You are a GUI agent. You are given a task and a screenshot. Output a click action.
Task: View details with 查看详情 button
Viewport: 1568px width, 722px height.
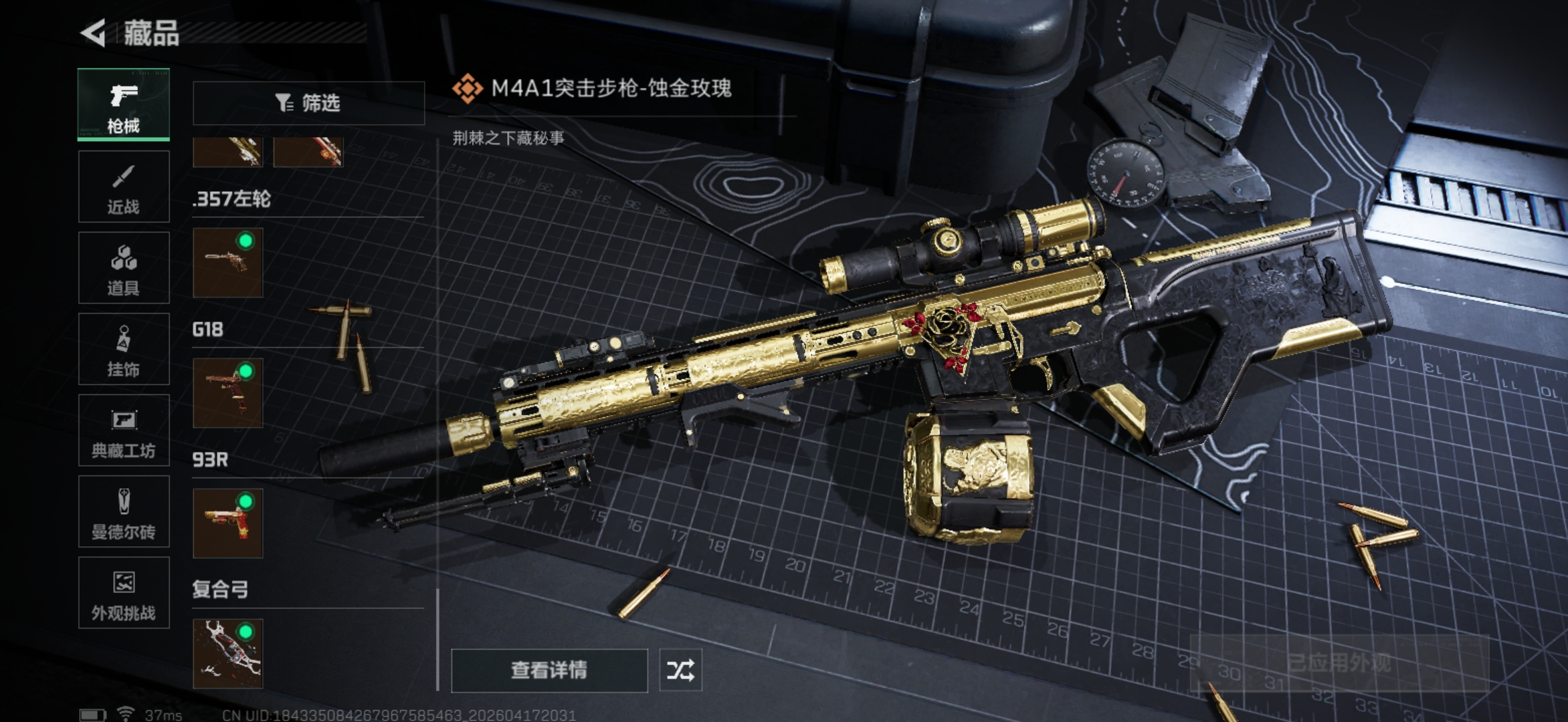[x=549, y=670]
